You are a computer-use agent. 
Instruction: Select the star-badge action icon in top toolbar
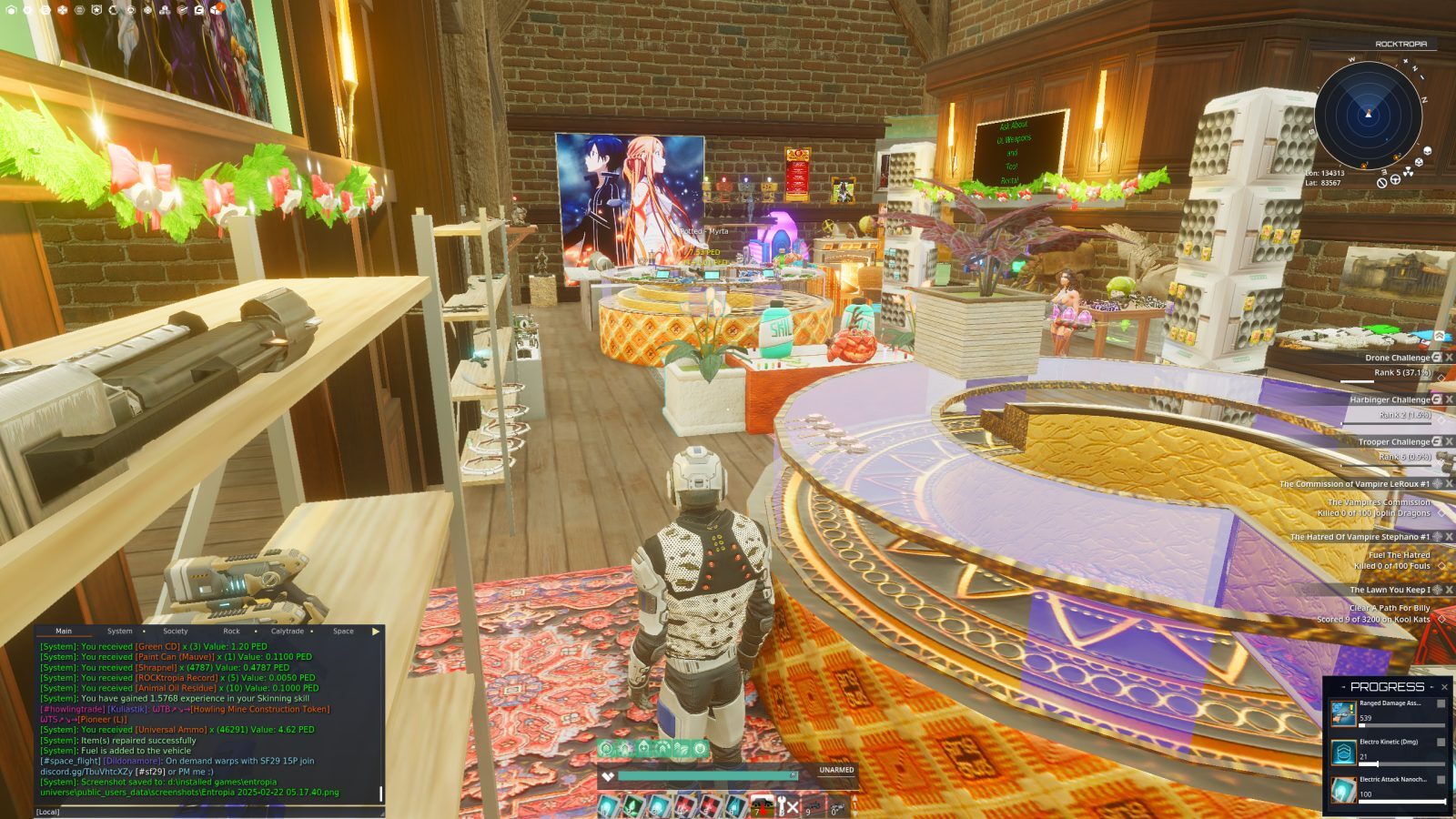pyautogui.click(x=96, y=11)
